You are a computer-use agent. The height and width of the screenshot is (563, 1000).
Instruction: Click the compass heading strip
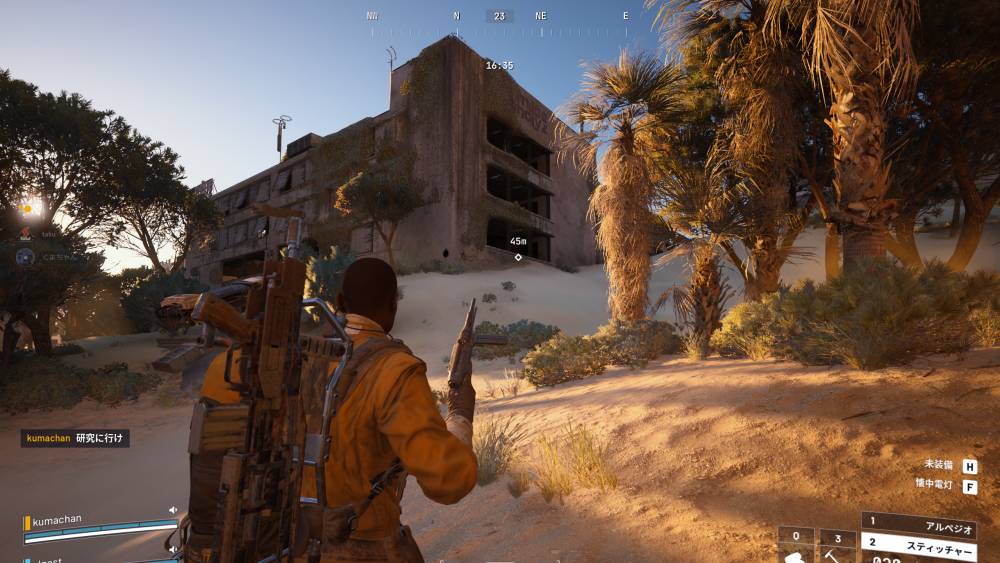[x=500, y=17]
